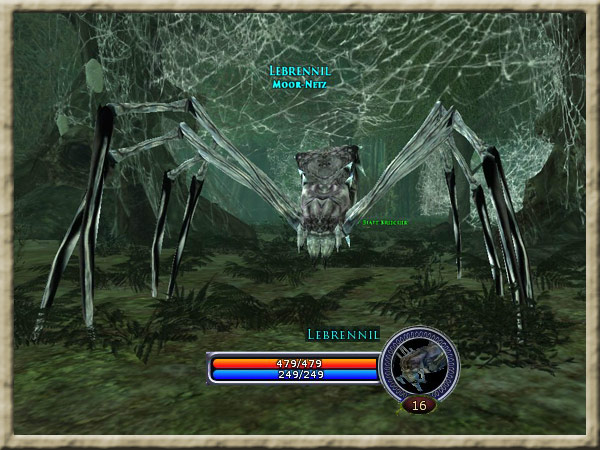Image resolution: width=600 pixels, height=450 pixels.
Task: Click Lebrennil's spider portrait in target frame
Action: [419, 365]
